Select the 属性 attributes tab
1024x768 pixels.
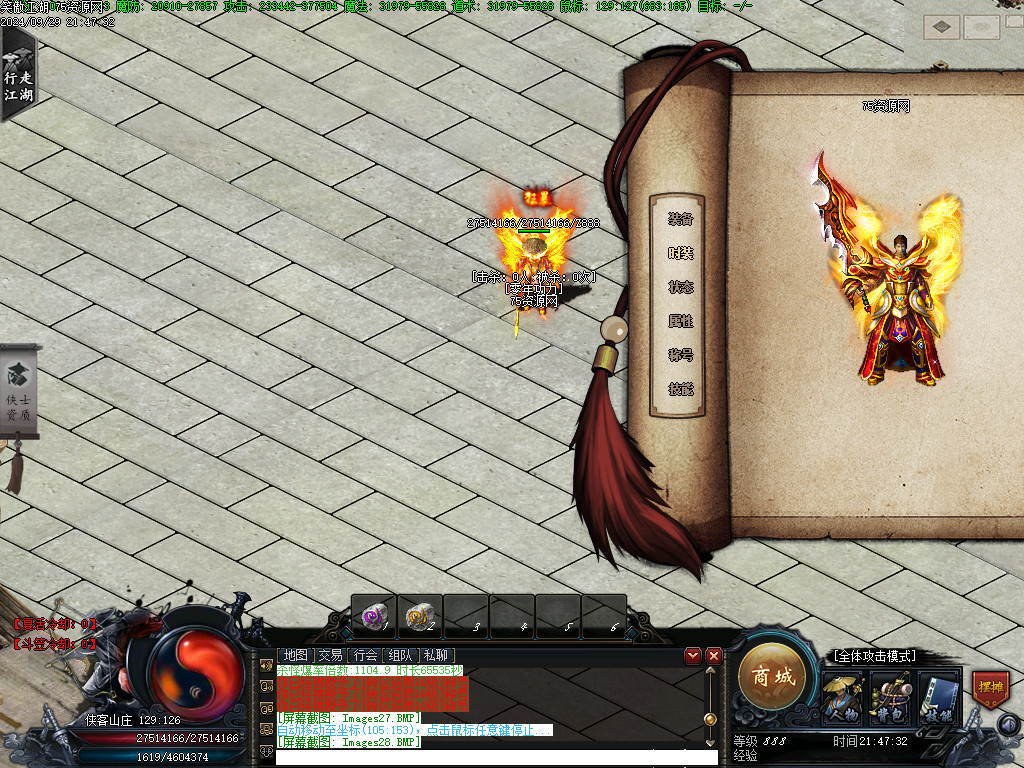click(681, 321)
